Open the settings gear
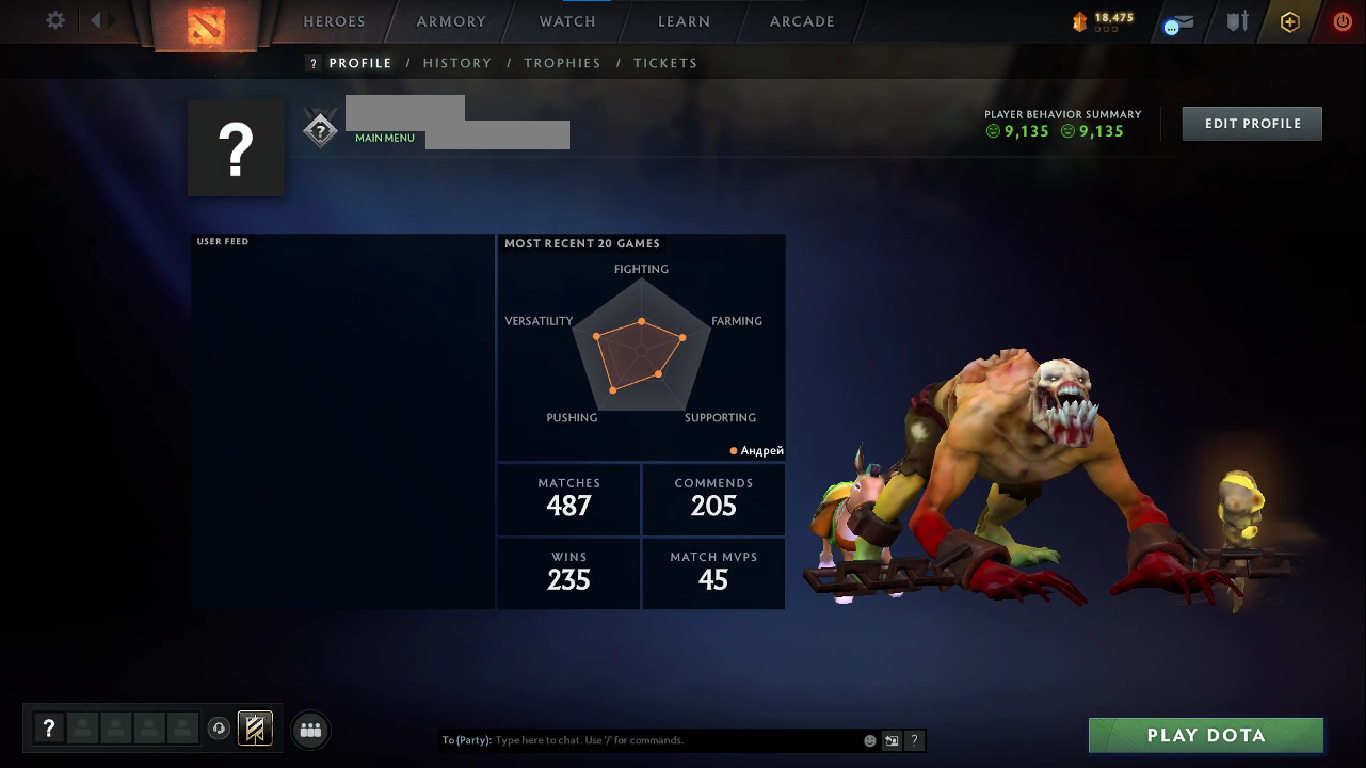Screen dimensions: 1366x768 56,20
